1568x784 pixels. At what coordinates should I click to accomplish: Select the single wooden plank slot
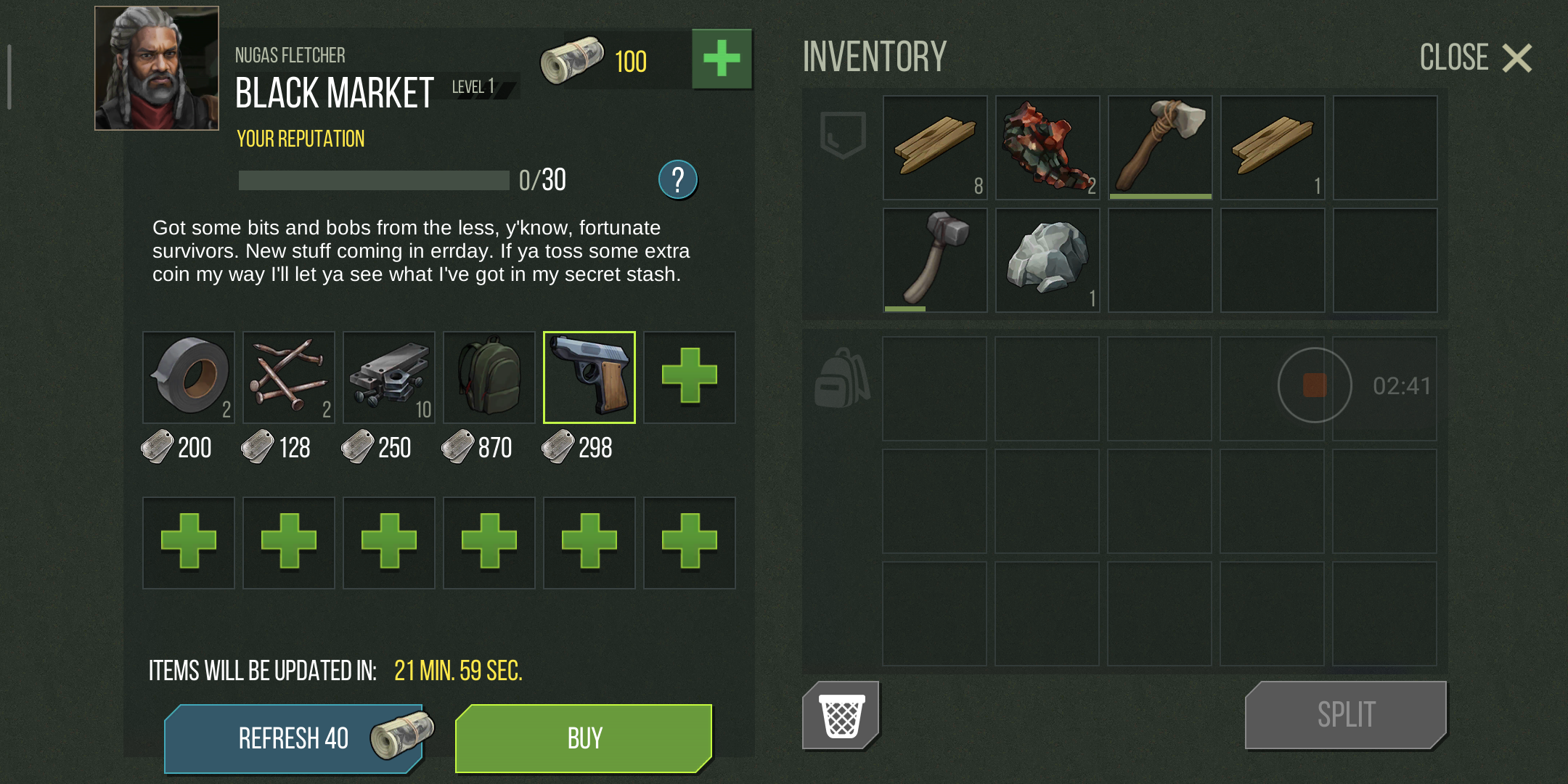coord(1273,147)
